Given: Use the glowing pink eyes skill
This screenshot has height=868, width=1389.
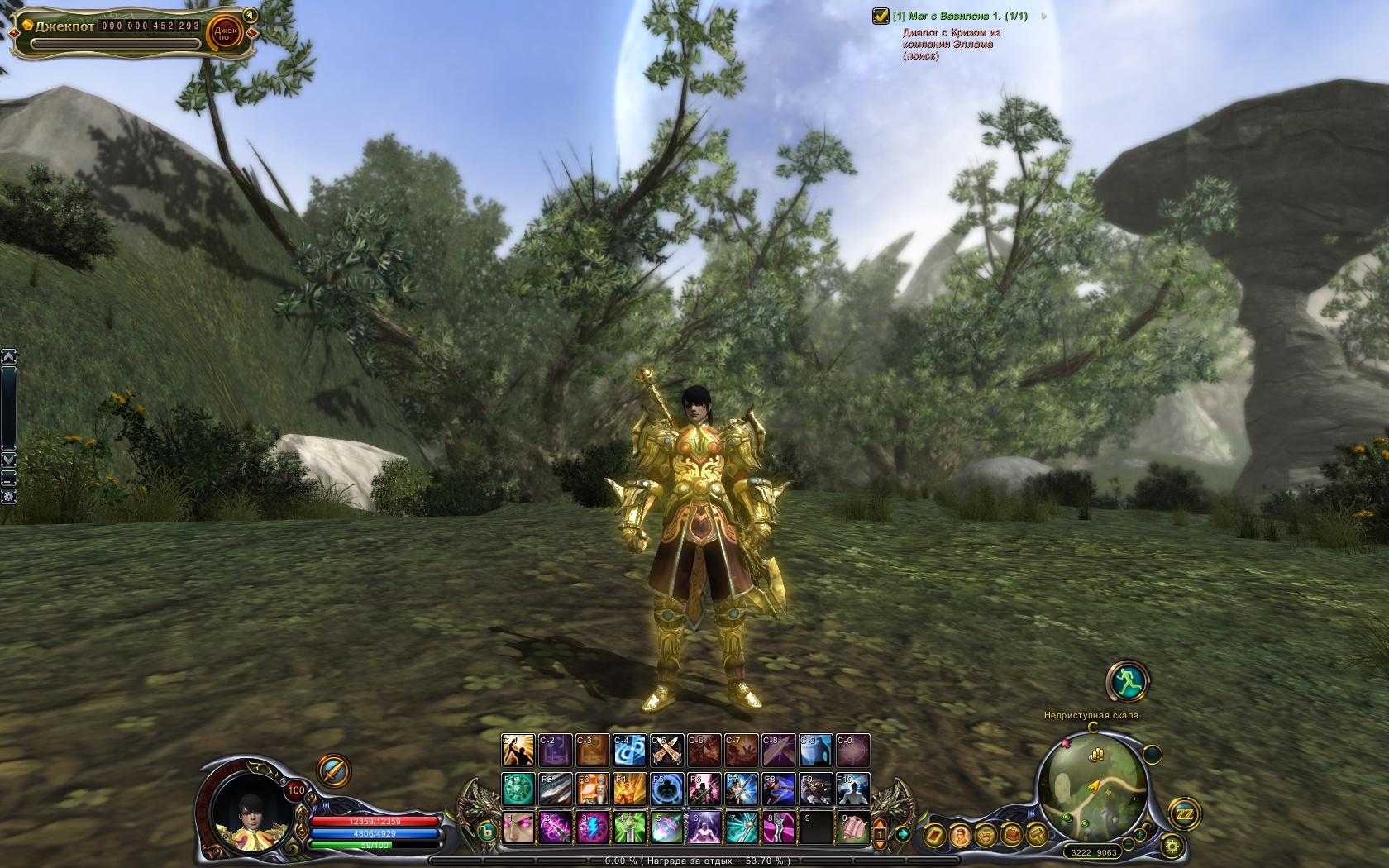Looking at the screenshot, I should (x=518, y=827).
